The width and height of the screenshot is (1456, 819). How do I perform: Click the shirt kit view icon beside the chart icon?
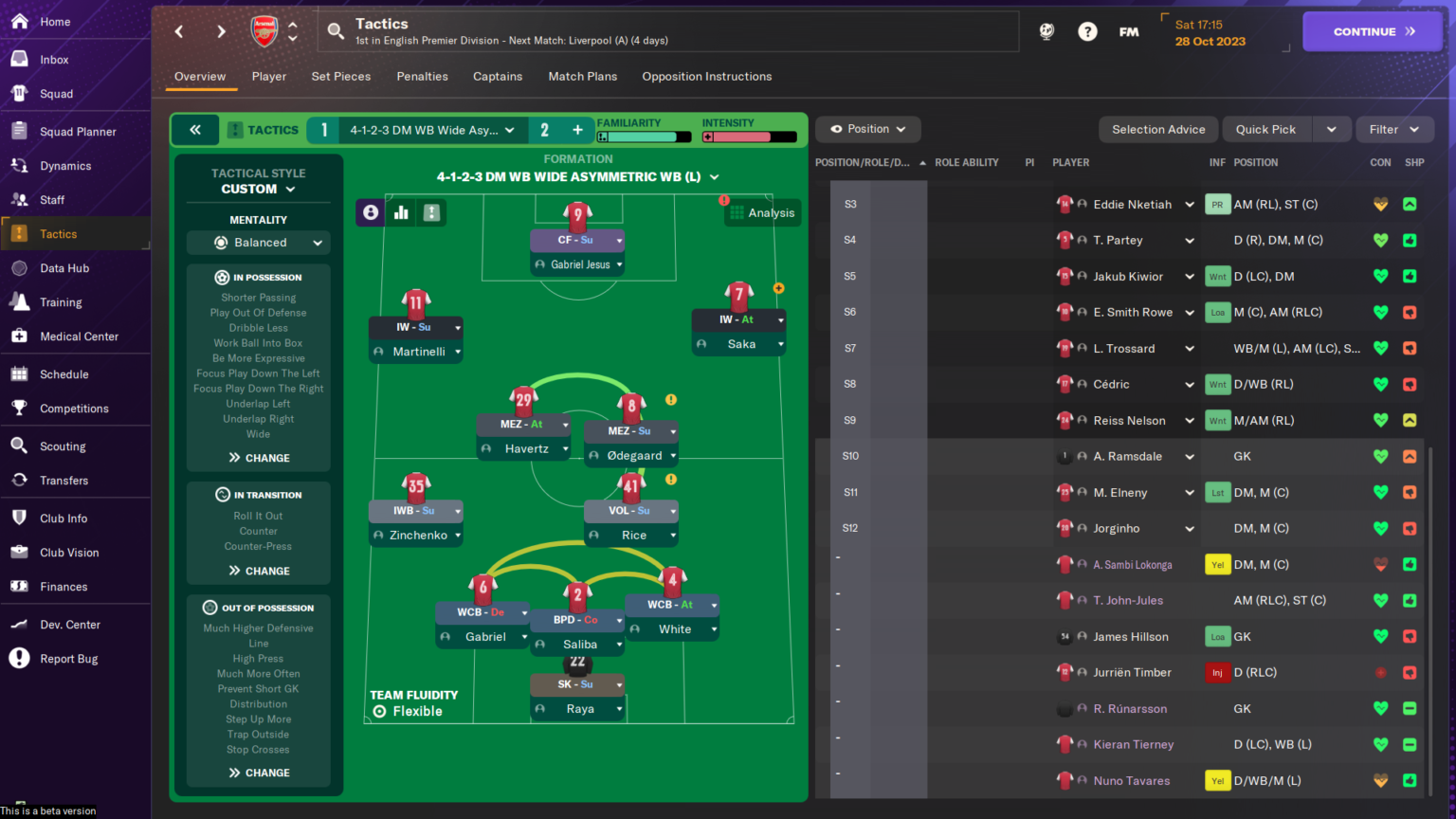click(431, 212)
